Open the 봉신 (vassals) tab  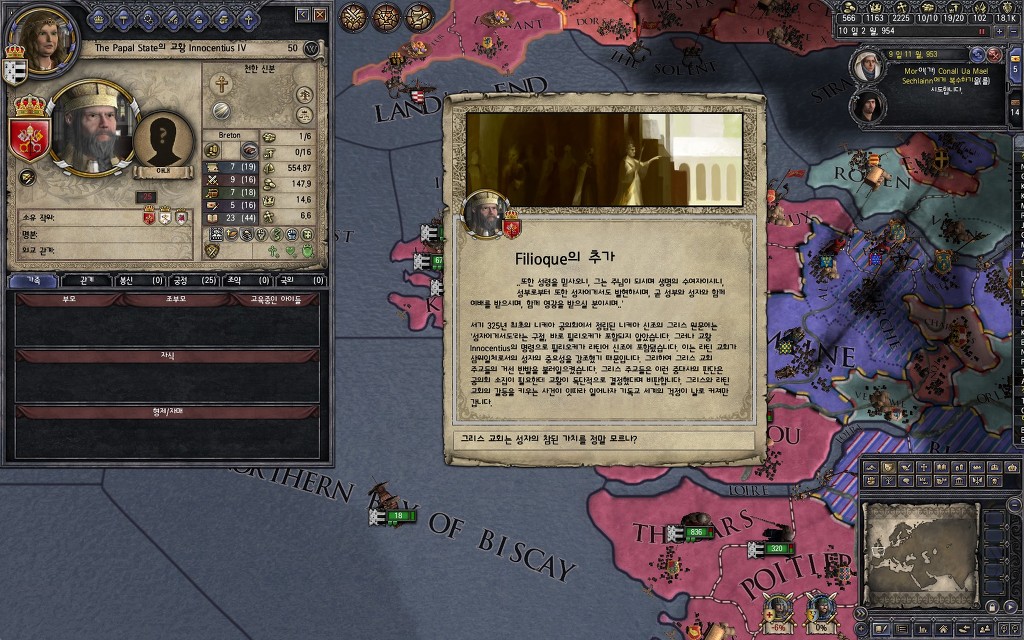(141, 281)
